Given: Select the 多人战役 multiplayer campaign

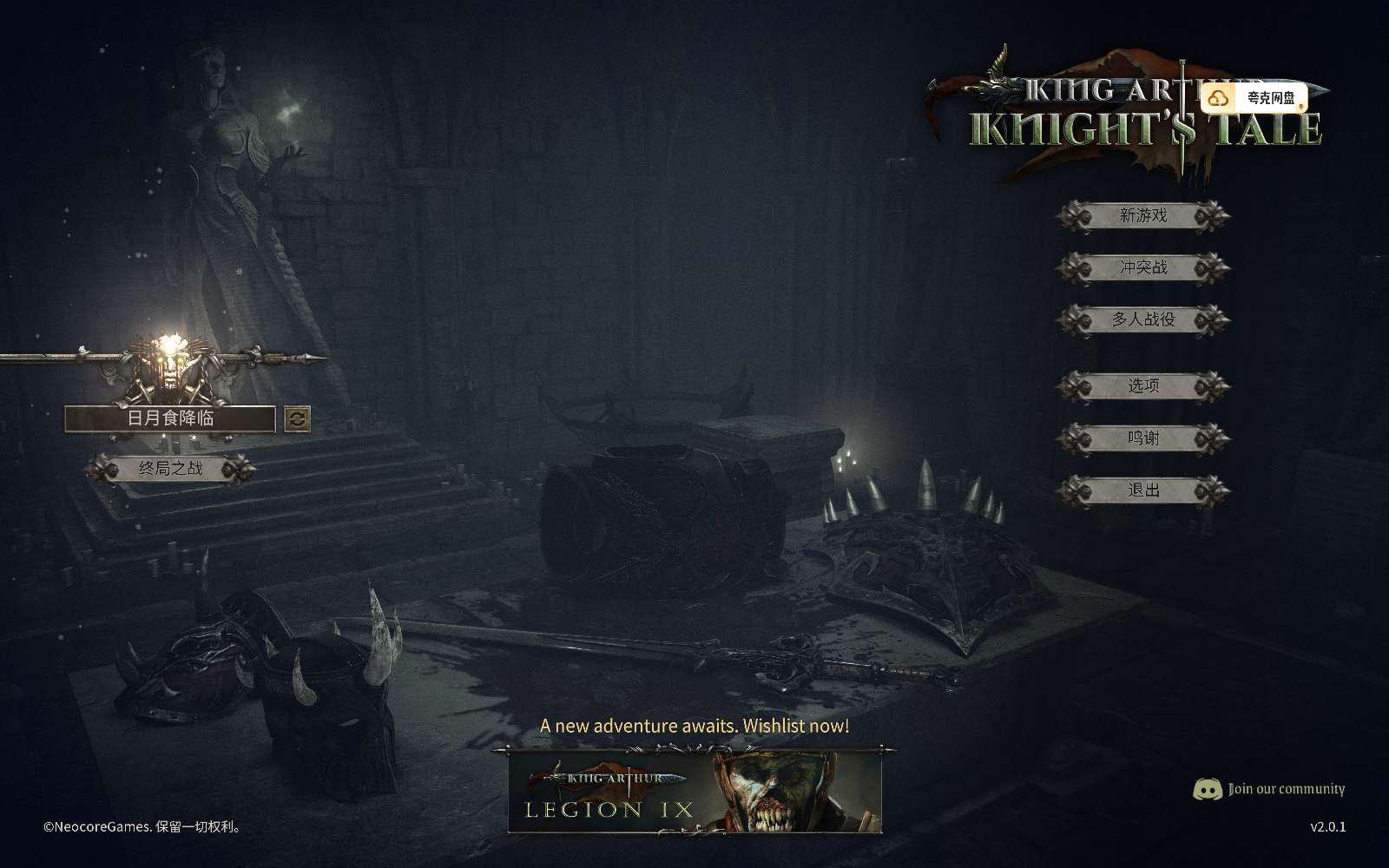Looking at the screenshot, I should point(1142,319).
